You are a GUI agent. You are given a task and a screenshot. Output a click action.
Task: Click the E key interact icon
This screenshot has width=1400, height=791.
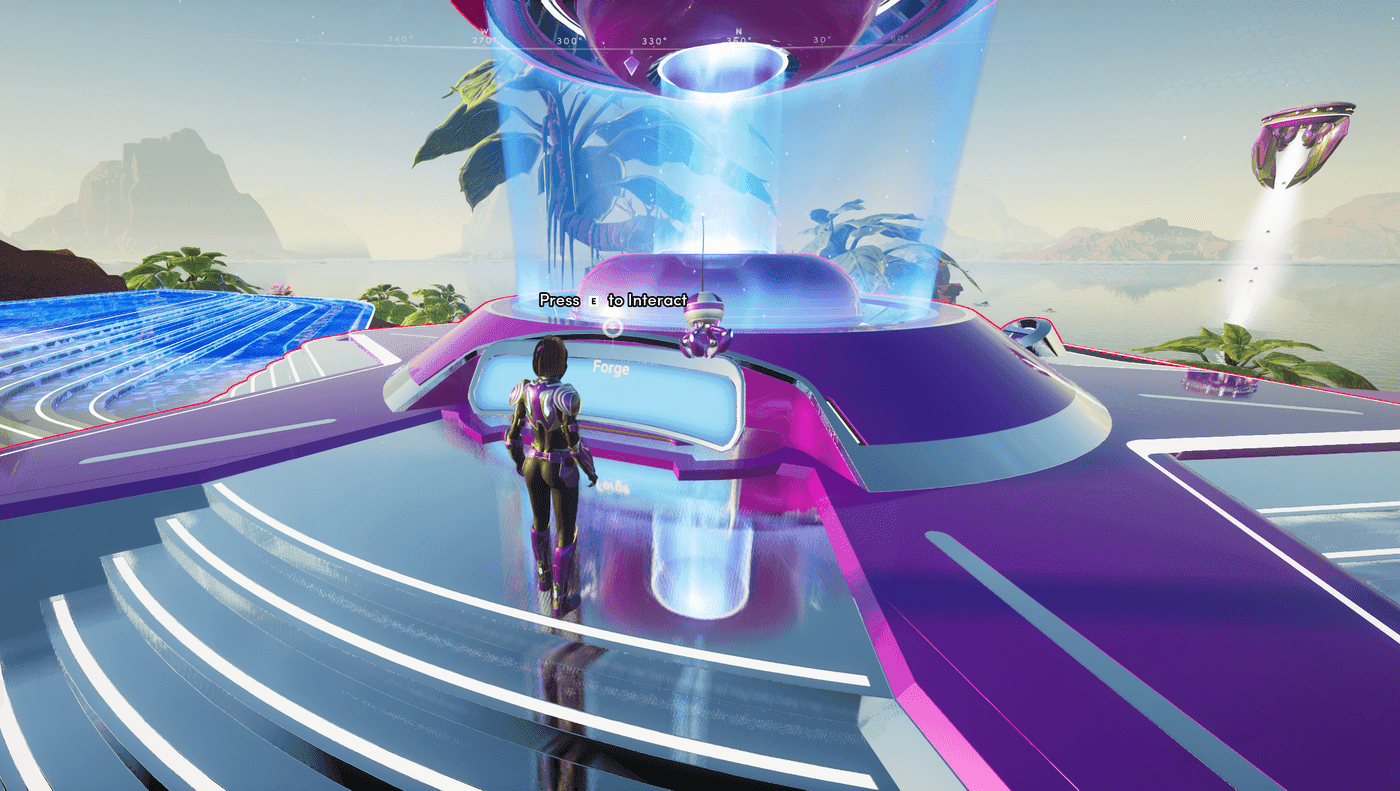point(593,300)
